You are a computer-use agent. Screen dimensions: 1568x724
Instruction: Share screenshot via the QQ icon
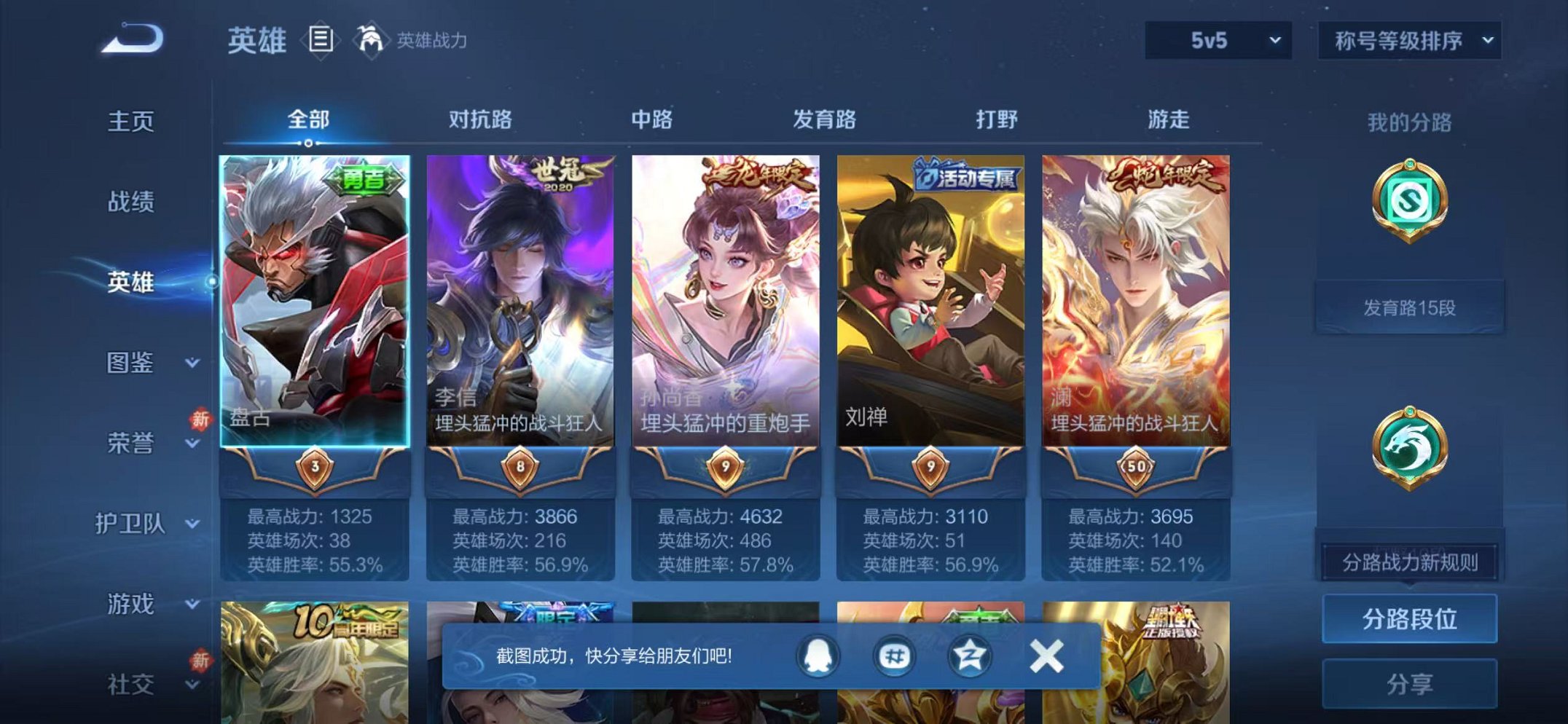[x=817, y=656]
